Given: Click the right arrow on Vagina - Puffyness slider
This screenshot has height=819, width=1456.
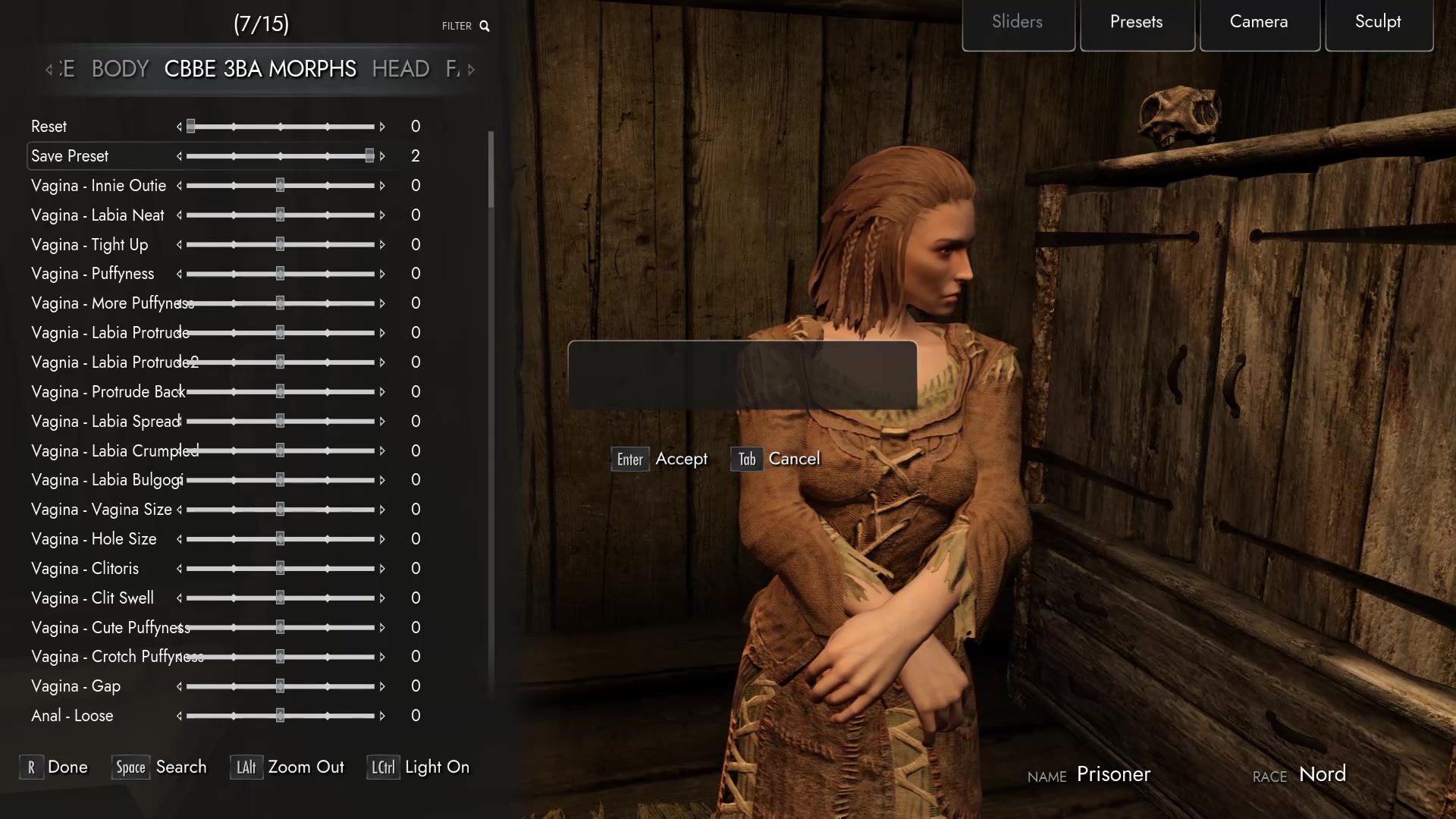Looking at the screenshot, I should pos(381,274).
